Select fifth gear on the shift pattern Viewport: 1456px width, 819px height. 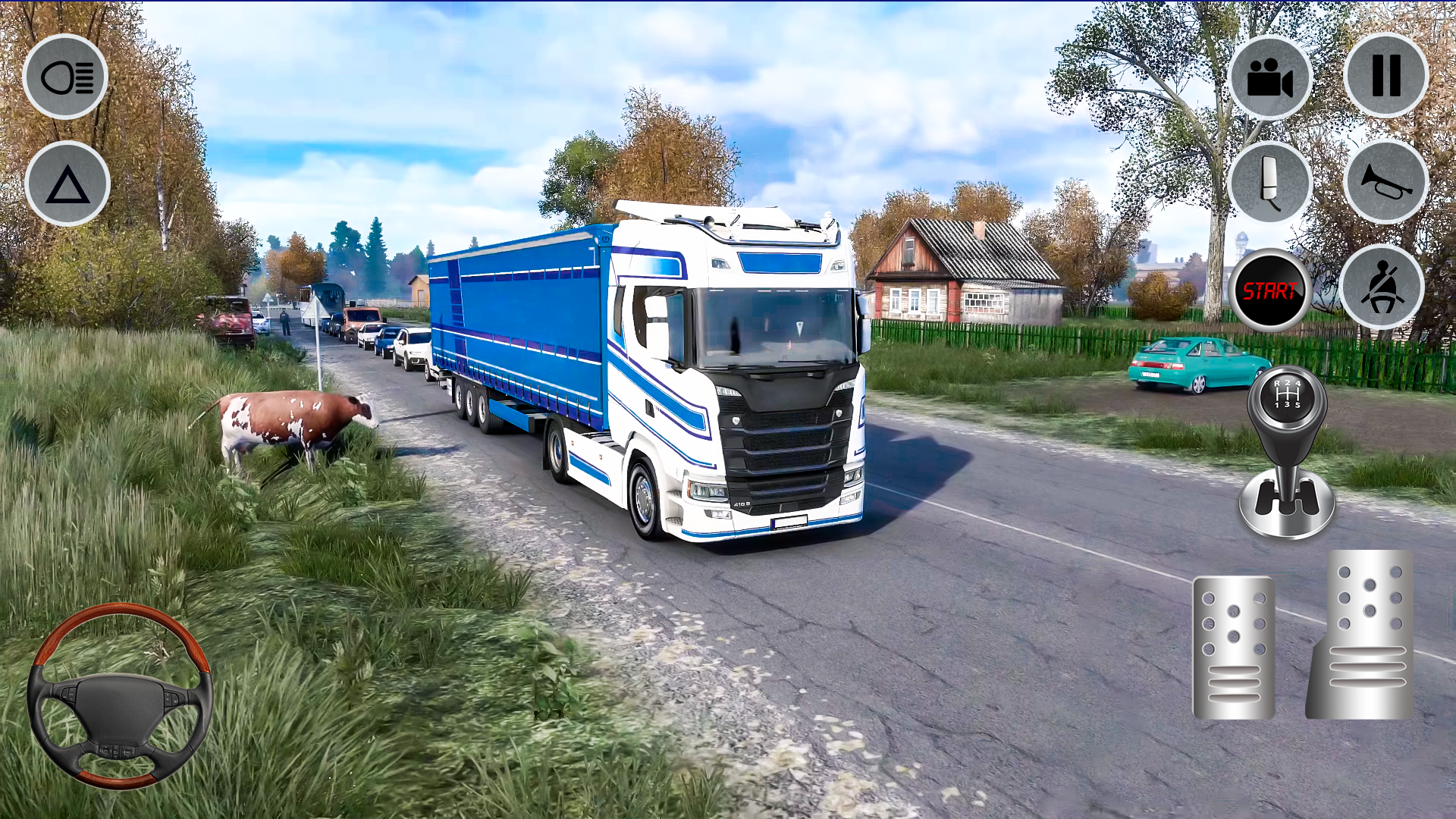(x=1298, y=406)
